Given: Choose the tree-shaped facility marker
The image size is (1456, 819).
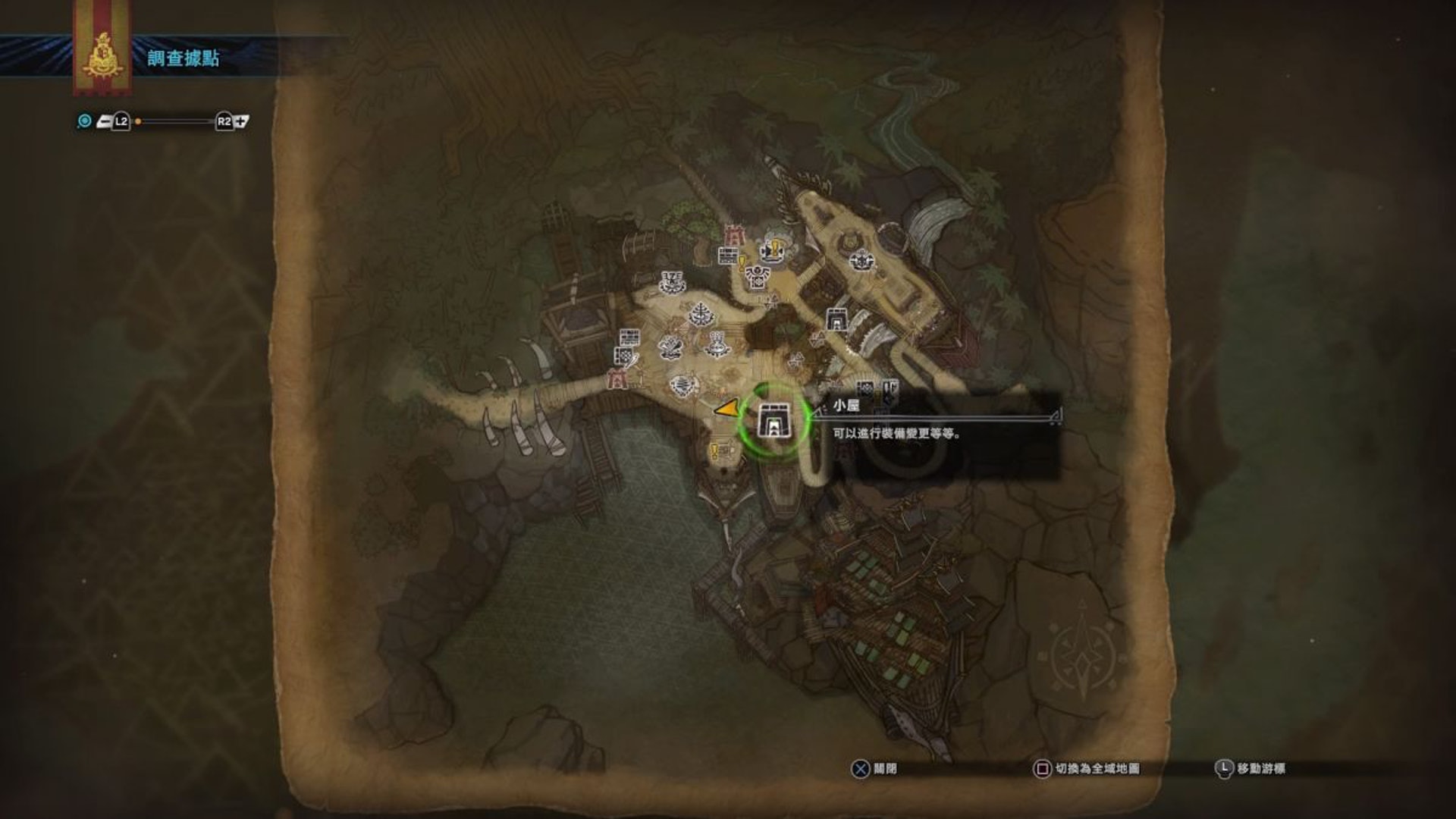Looking at the screenshot, I should (700, 313).
